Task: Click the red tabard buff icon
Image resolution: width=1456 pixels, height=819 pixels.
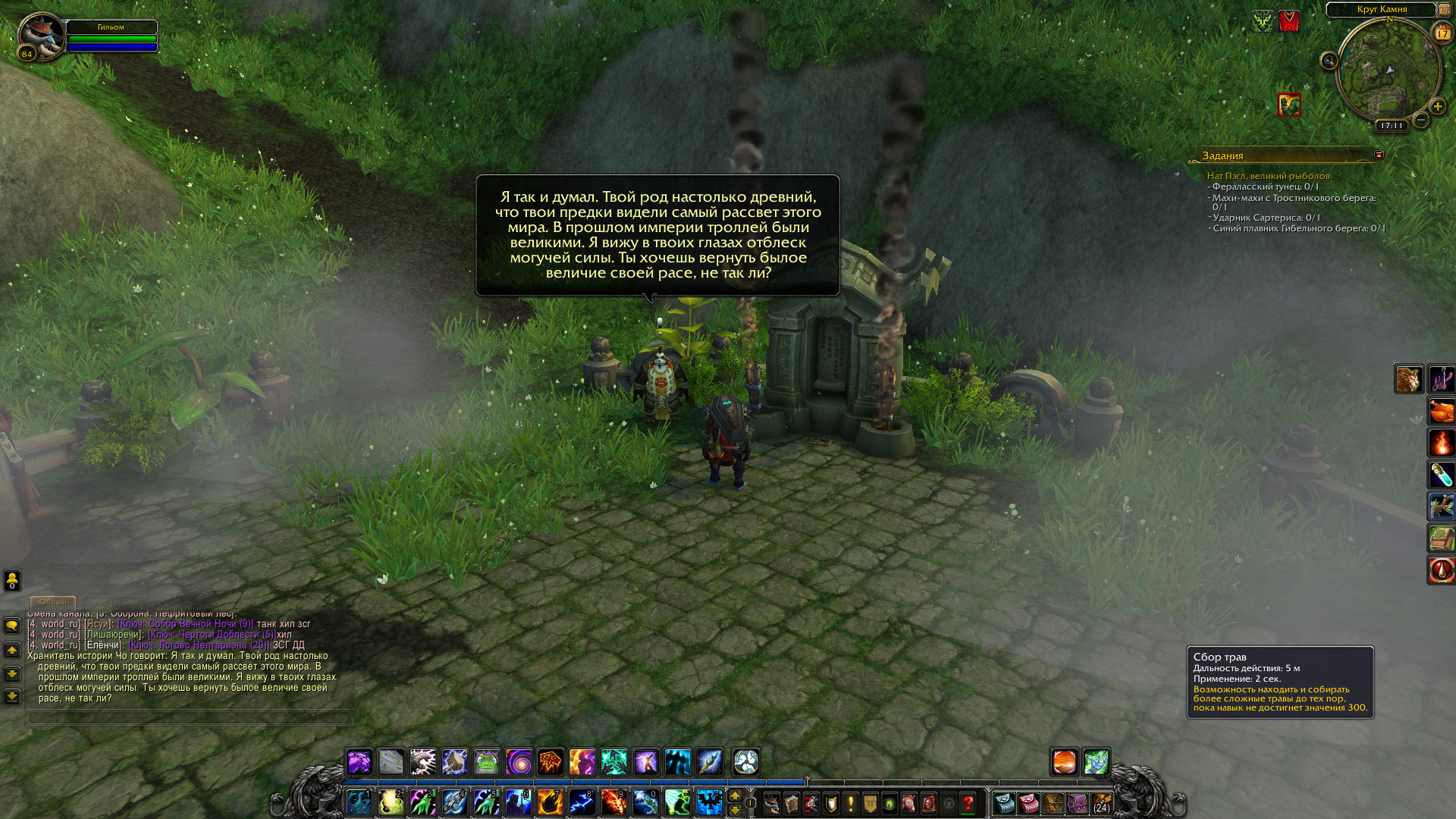Action: click(x=1289, y=20)
